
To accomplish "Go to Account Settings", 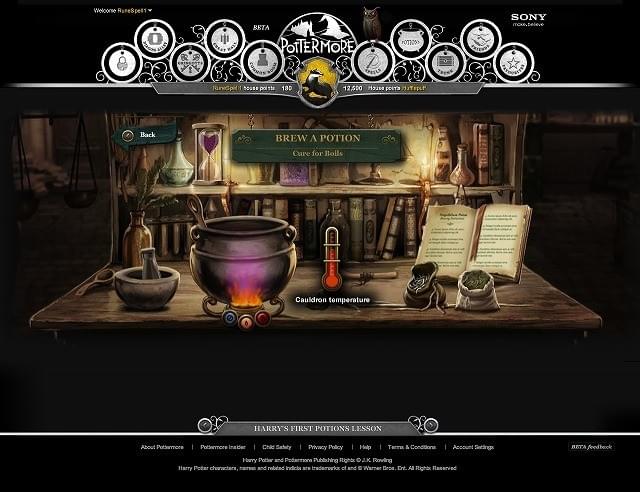I will pos(473,447).
